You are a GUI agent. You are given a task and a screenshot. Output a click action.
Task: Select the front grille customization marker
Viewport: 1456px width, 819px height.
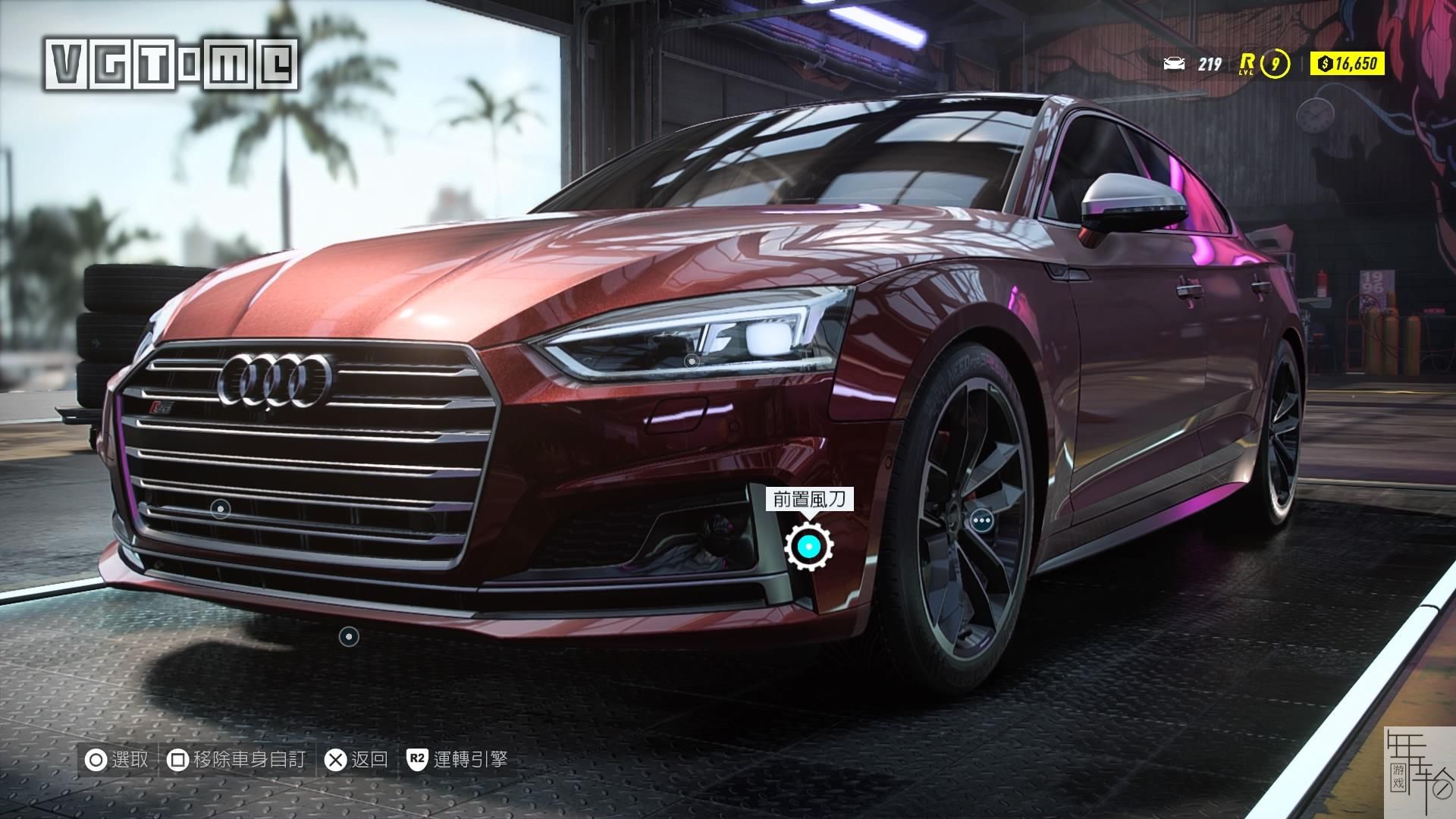pos(220,508)
